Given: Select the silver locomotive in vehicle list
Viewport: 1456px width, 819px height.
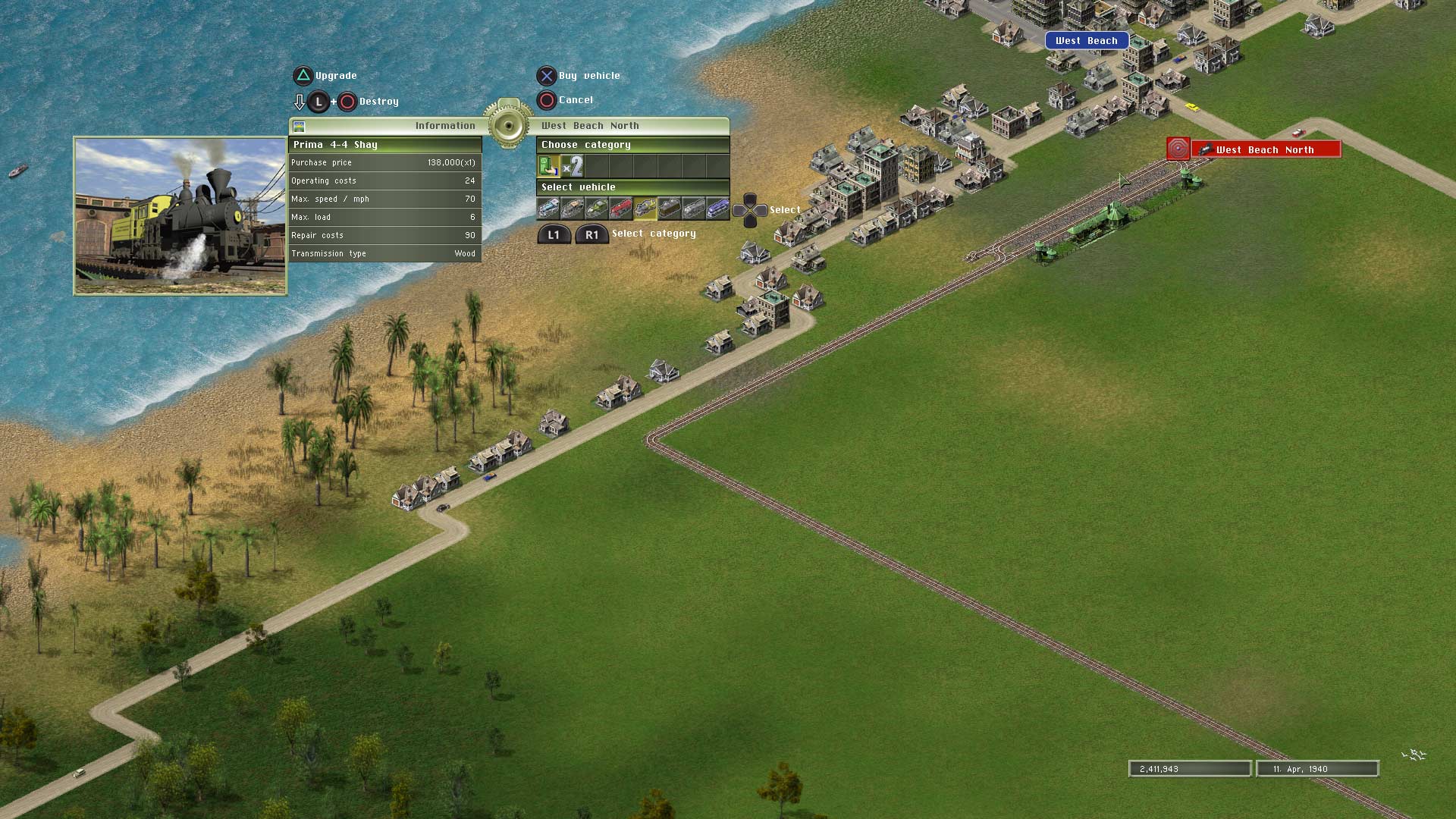Looking at the screenshot, I should [695, 209].
